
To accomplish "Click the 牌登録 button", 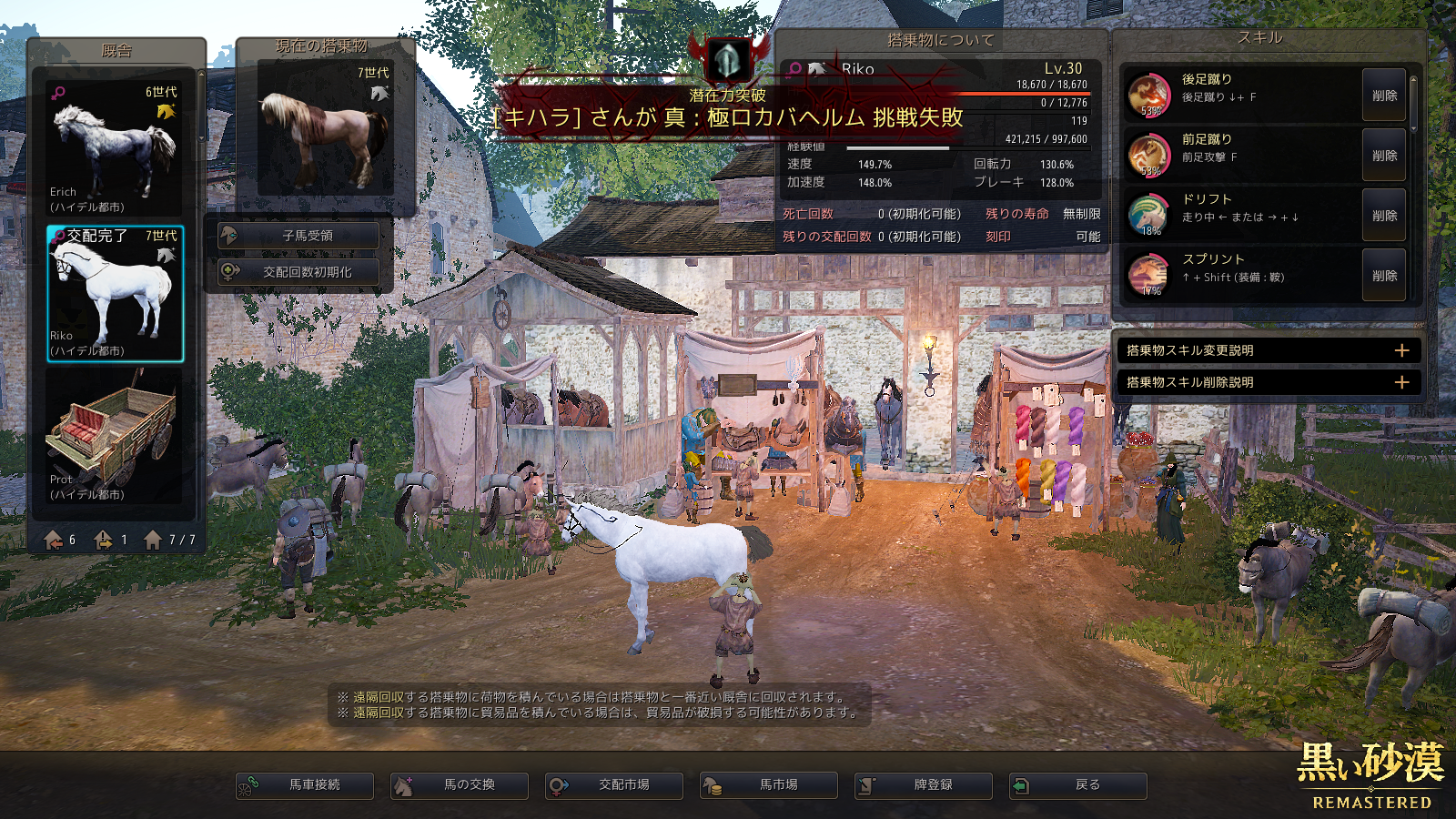I will [x=924, y=785].
